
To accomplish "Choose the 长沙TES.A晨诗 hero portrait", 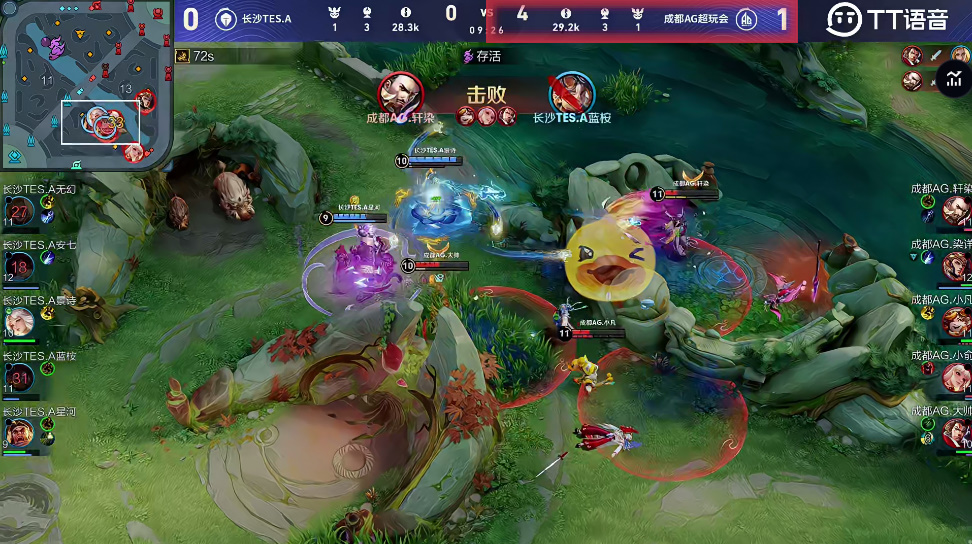I will pyautogui.click(x=19, y=321).
